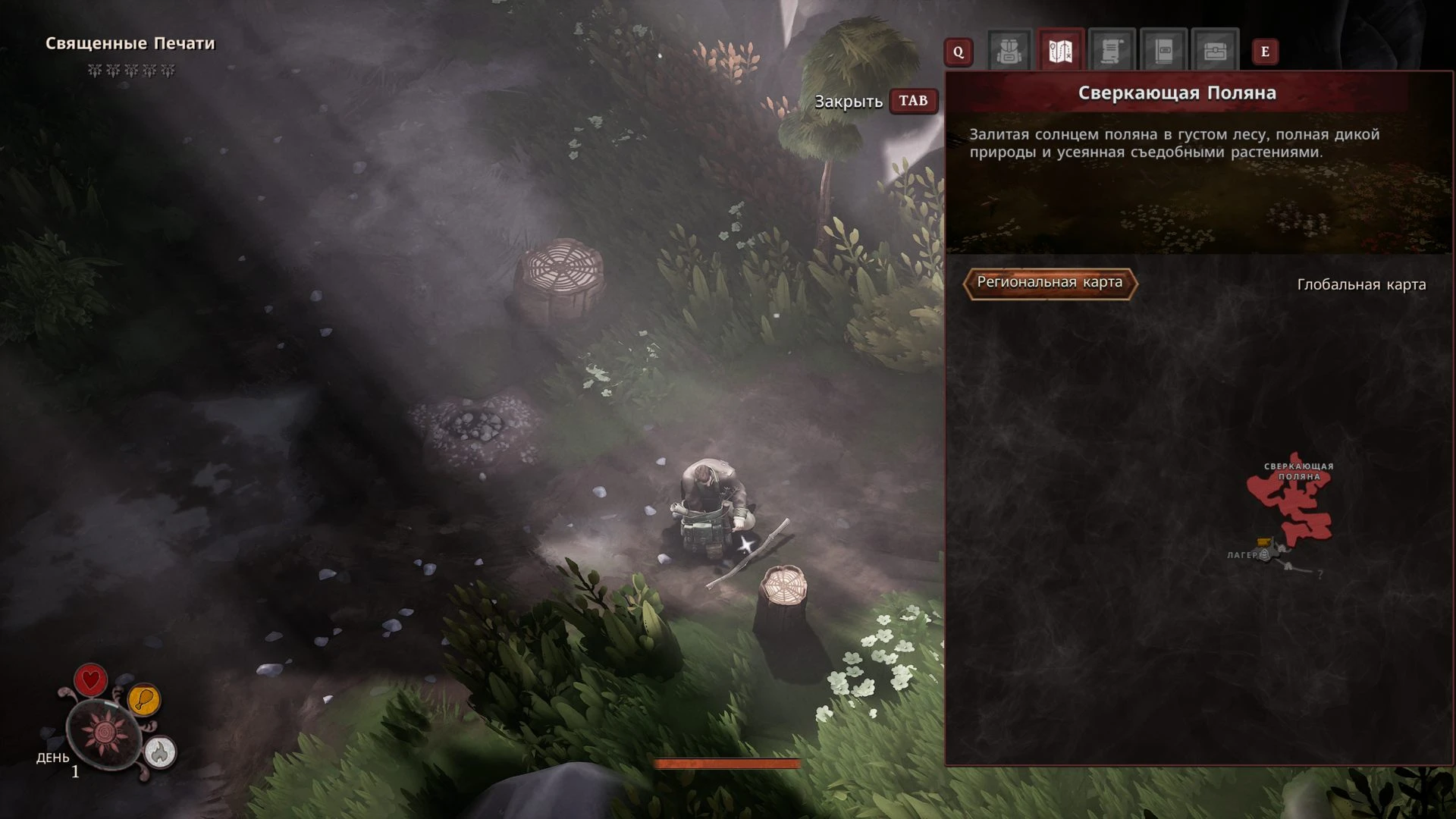Open the backpack inventory tab
The image size is (1456, 819).
1009,52
